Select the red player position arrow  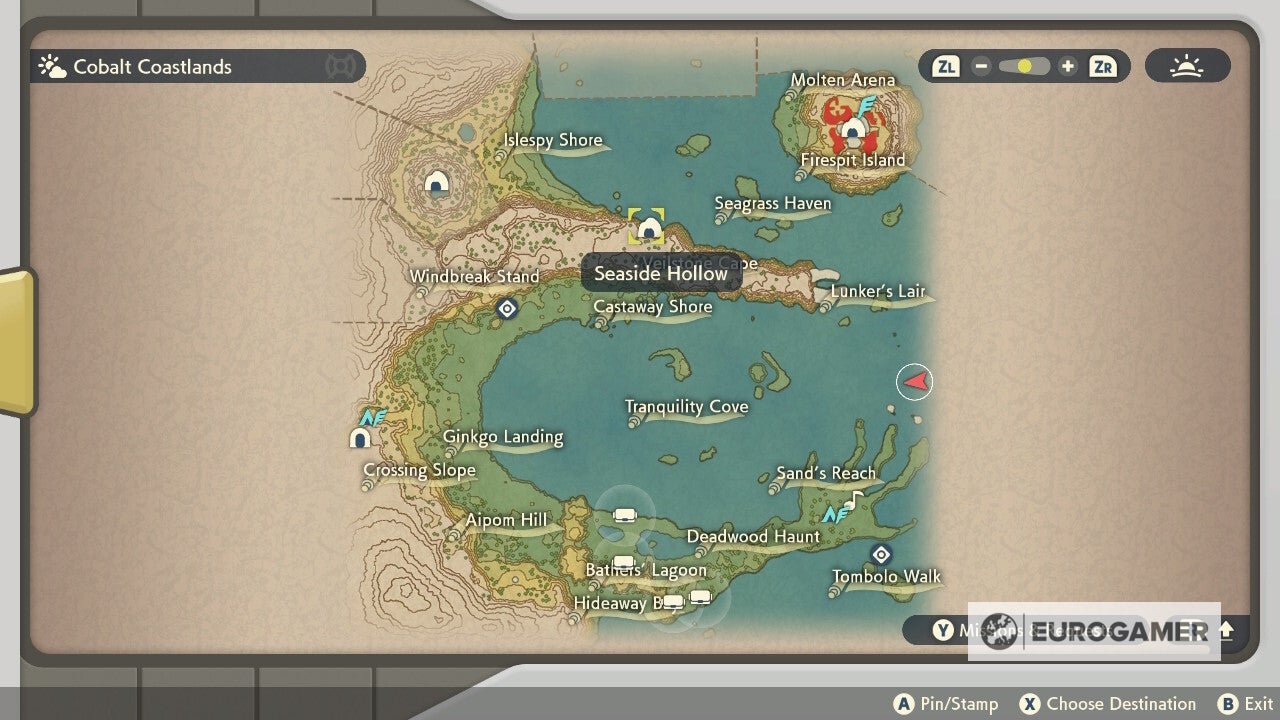(x=914, y=381)
